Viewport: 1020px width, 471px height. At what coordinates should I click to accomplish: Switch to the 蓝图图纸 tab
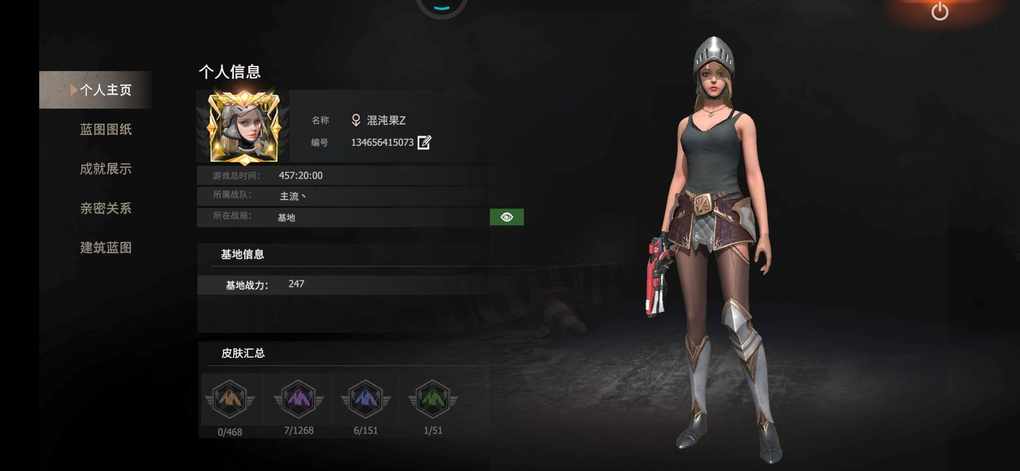[x=106, y=129]
